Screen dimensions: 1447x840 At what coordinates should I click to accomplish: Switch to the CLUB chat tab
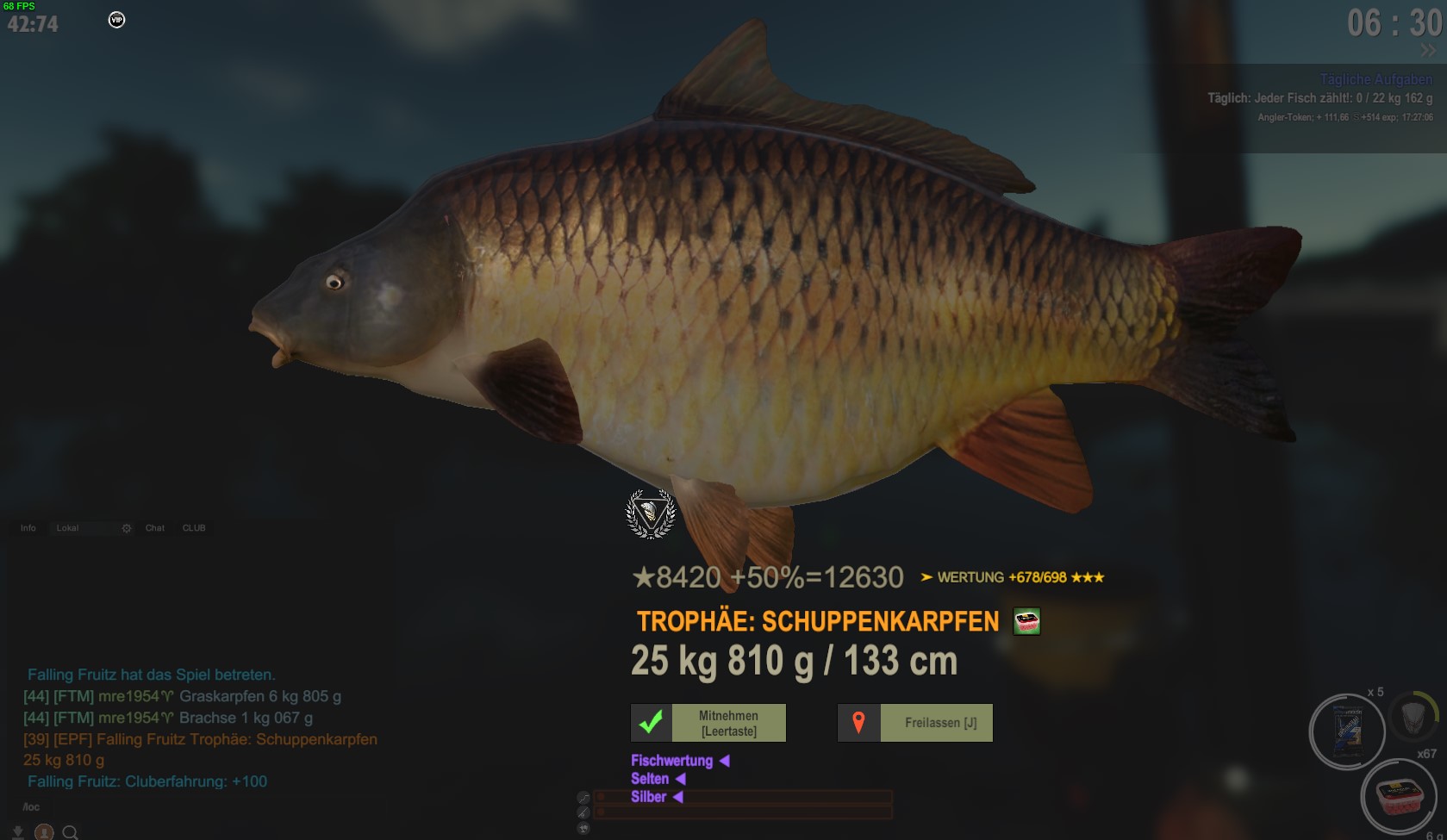point(194,528)
